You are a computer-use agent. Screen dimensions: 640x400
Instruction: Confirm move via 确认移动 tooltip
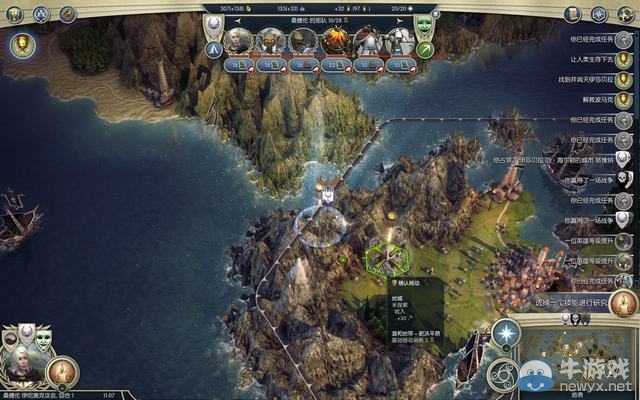[410, 284]
